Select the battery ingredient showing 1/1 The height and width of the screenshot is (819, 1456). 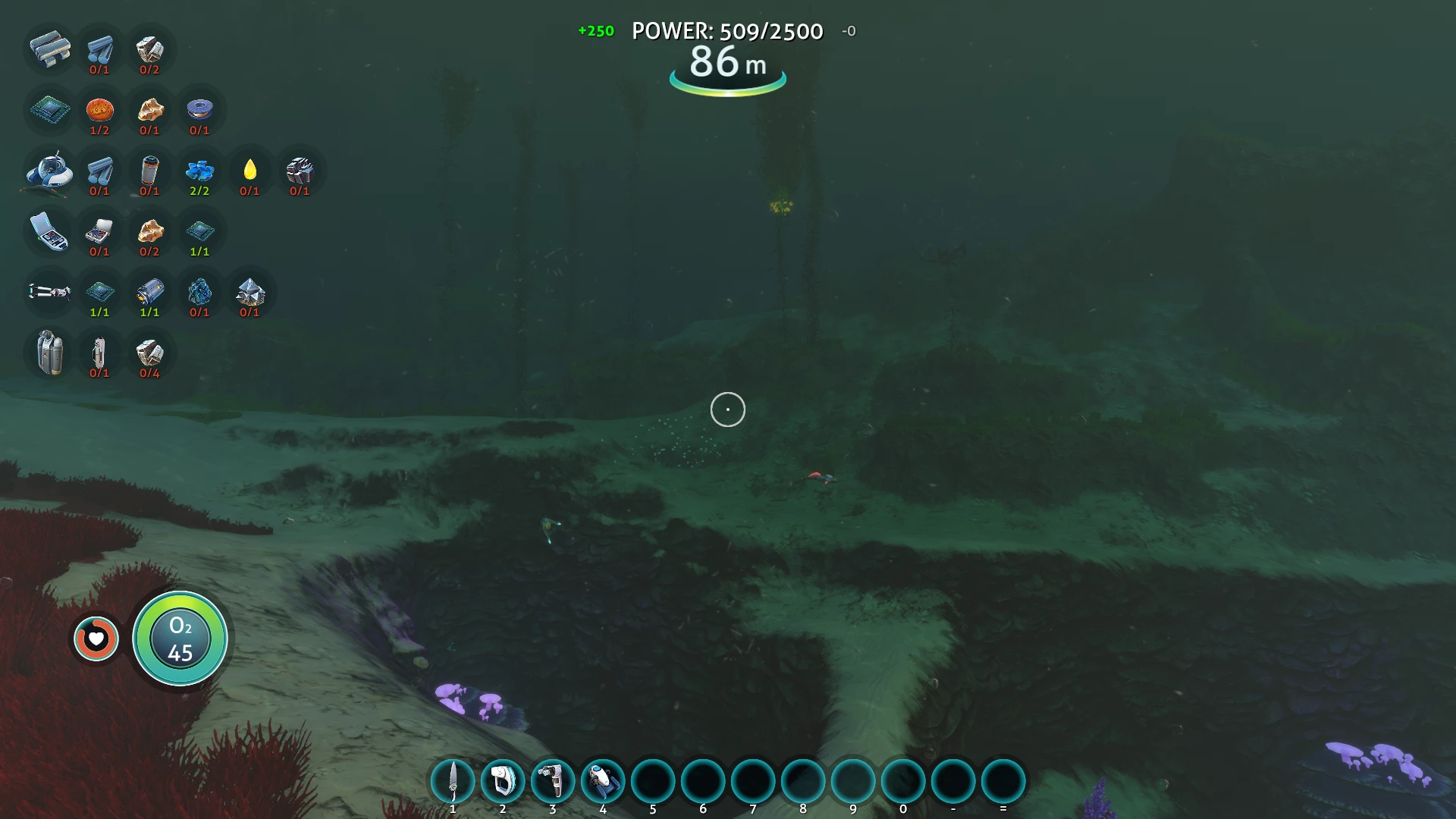[149, 292]
